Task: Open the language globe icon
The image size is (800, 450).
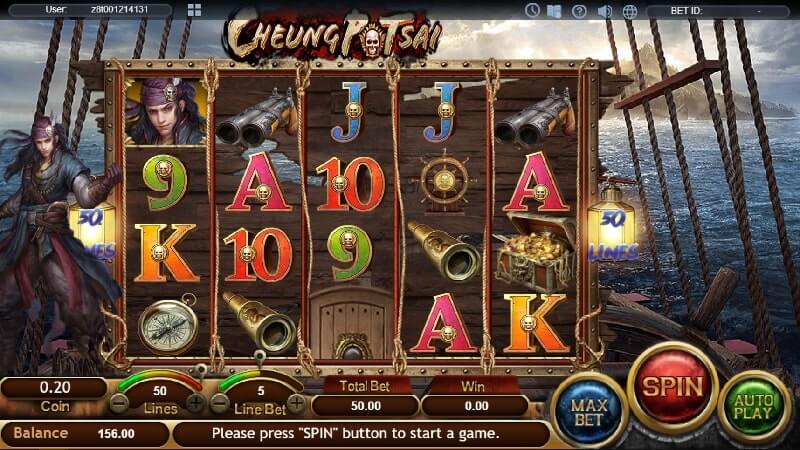Action: [x=630, y=11]
